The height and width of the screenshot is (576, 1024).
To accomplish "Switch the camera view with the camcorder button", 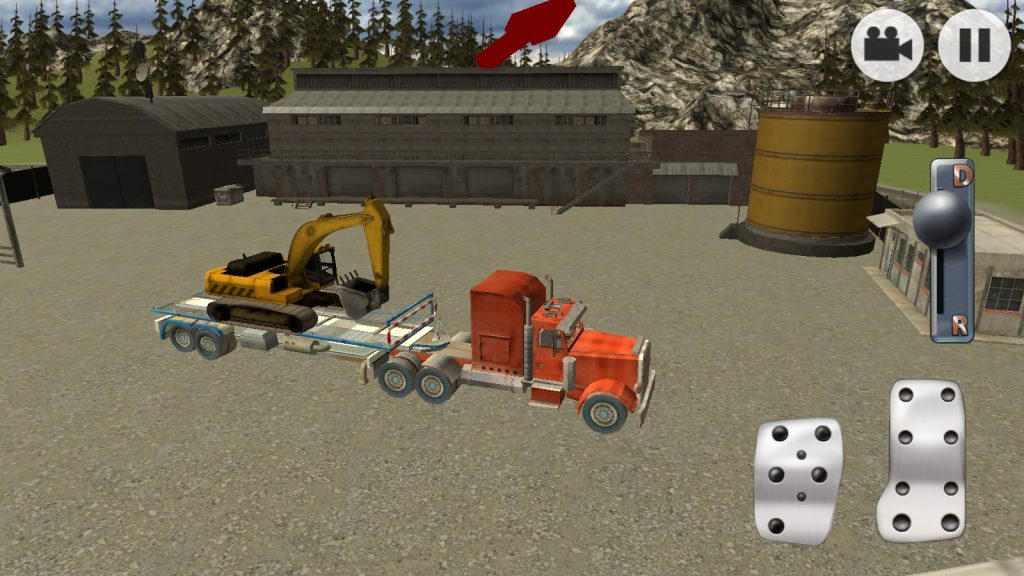I will click(x=887, y=45).
